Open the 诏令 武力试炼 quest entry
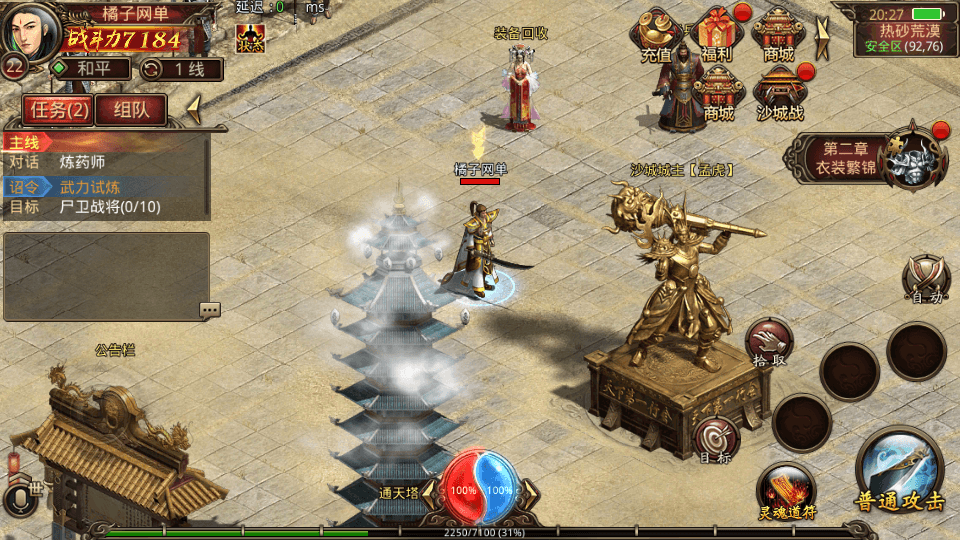The height and width of the screenshot is (540, 960). pos(105,186)
